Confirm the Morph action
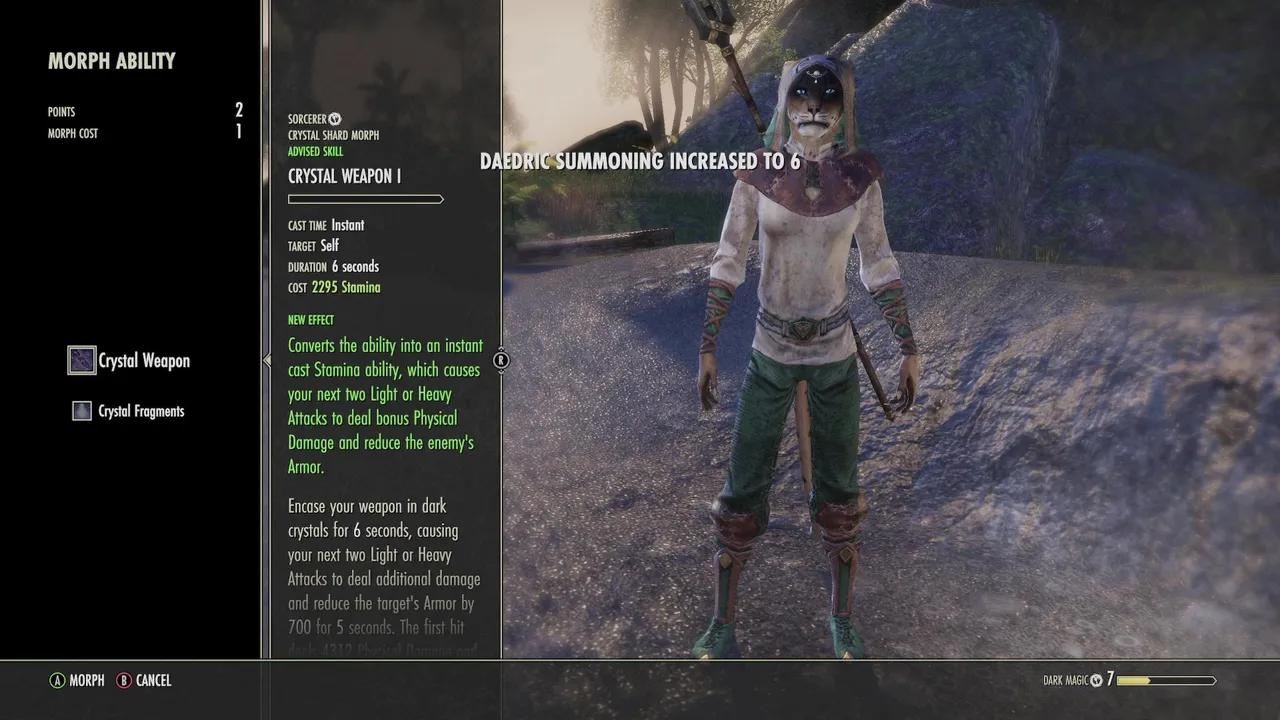 pyautogui.click(x=77, y=680)
